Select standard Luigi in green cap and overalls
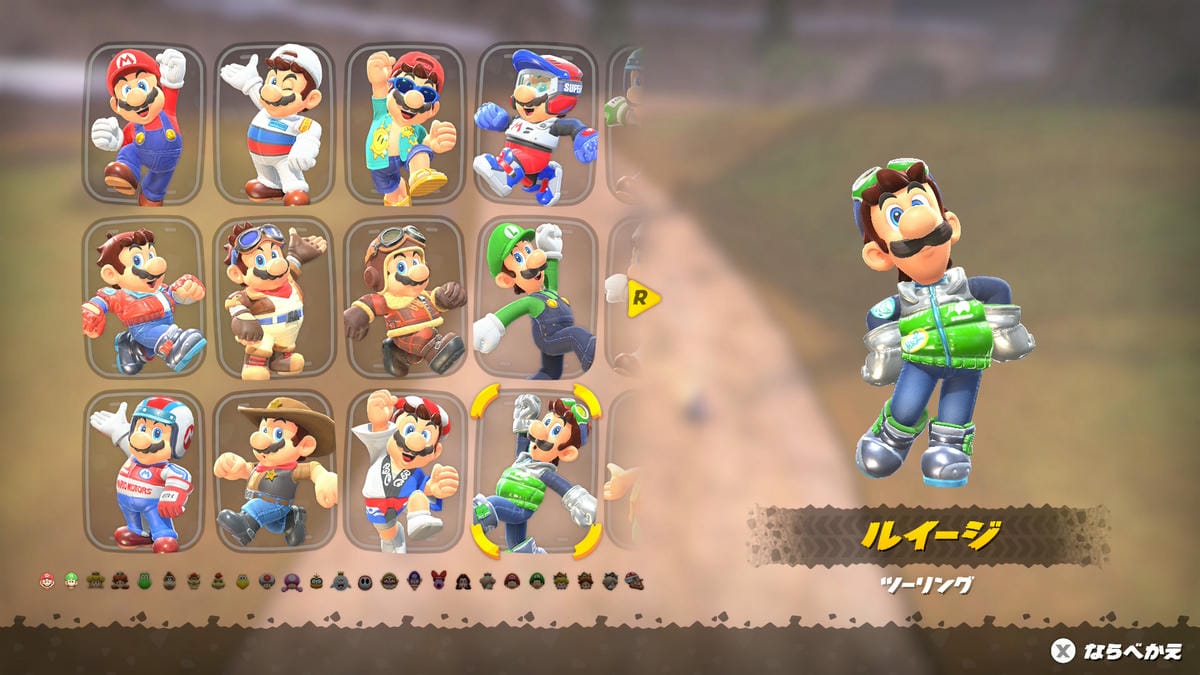The width and height of the screenshot is (1200, 675). coord(535,298)
